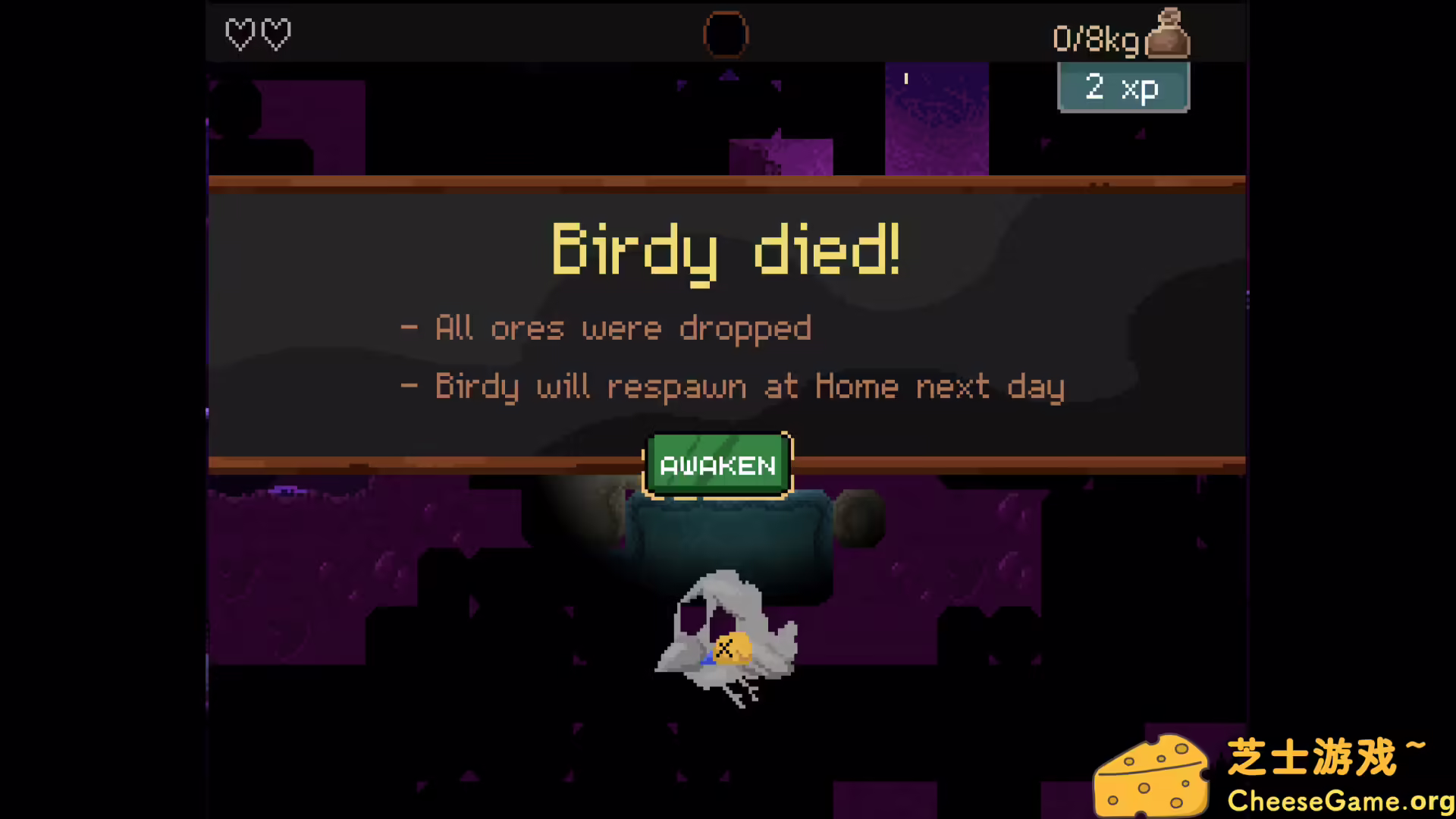Select the first heart icon

click(240, 34)
